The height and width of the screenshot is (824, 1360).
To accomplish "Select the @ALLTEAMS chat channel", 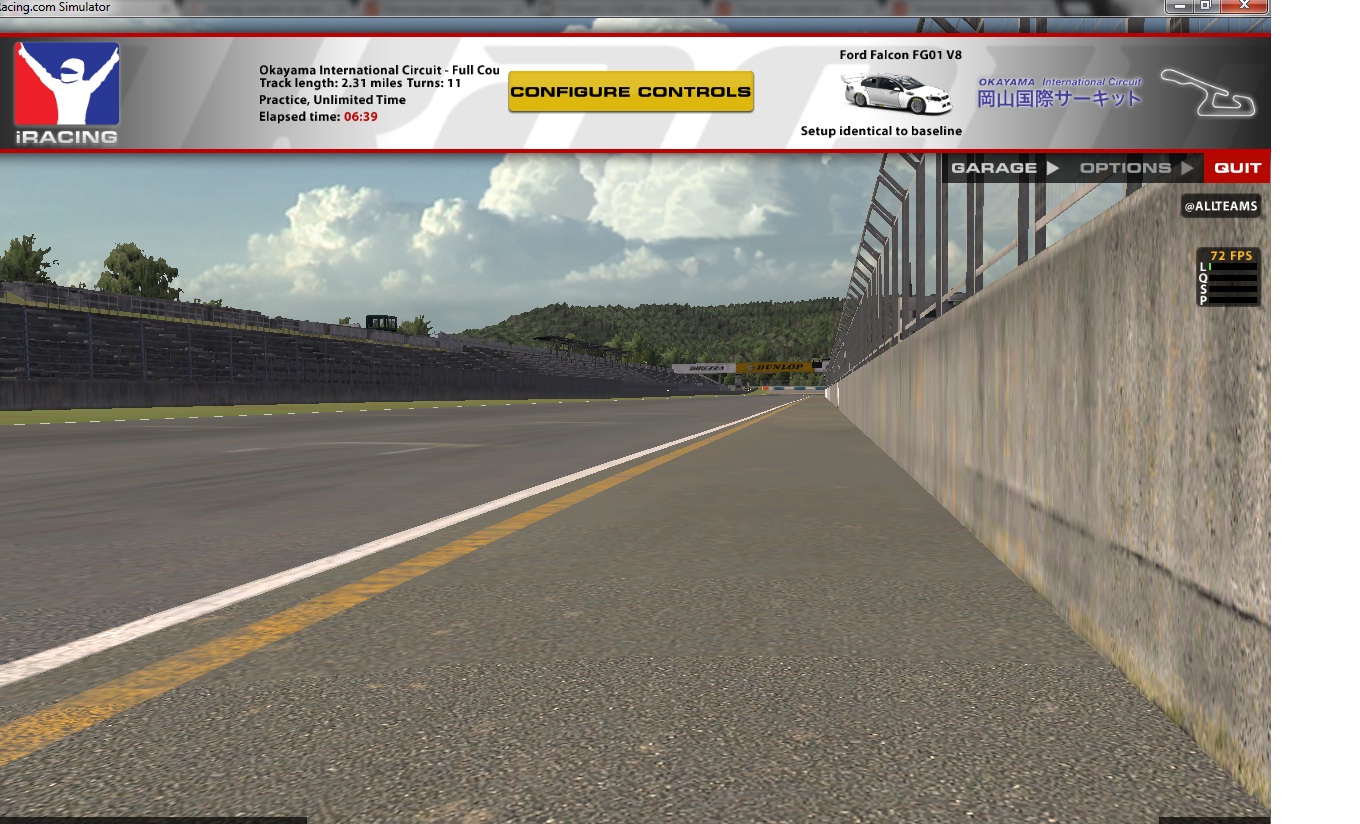I will [x=1220, y=206].
